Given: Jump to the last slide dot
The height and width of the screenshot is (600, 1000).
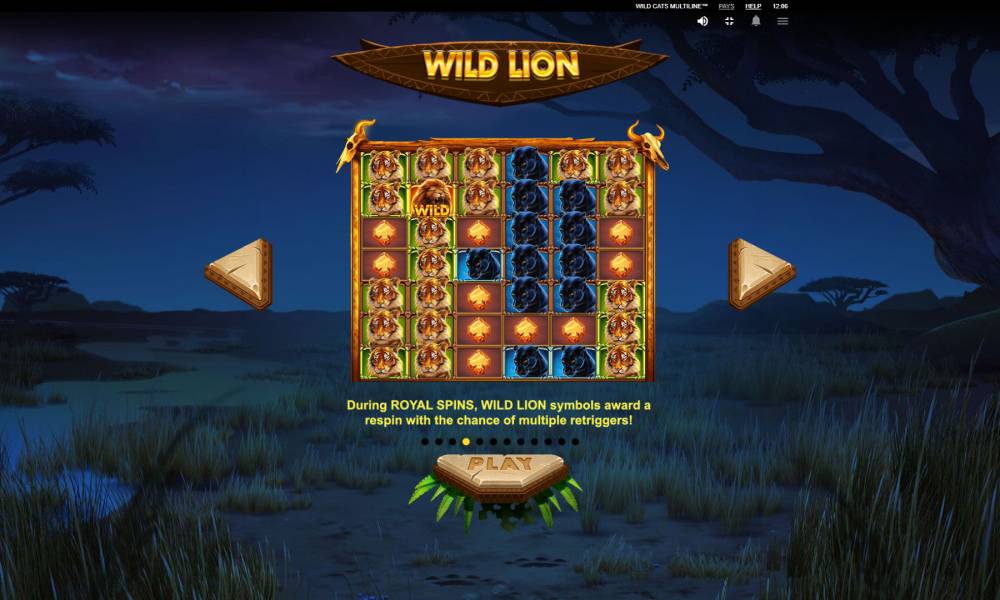Looking at the screenshot, I should [575, 441].
